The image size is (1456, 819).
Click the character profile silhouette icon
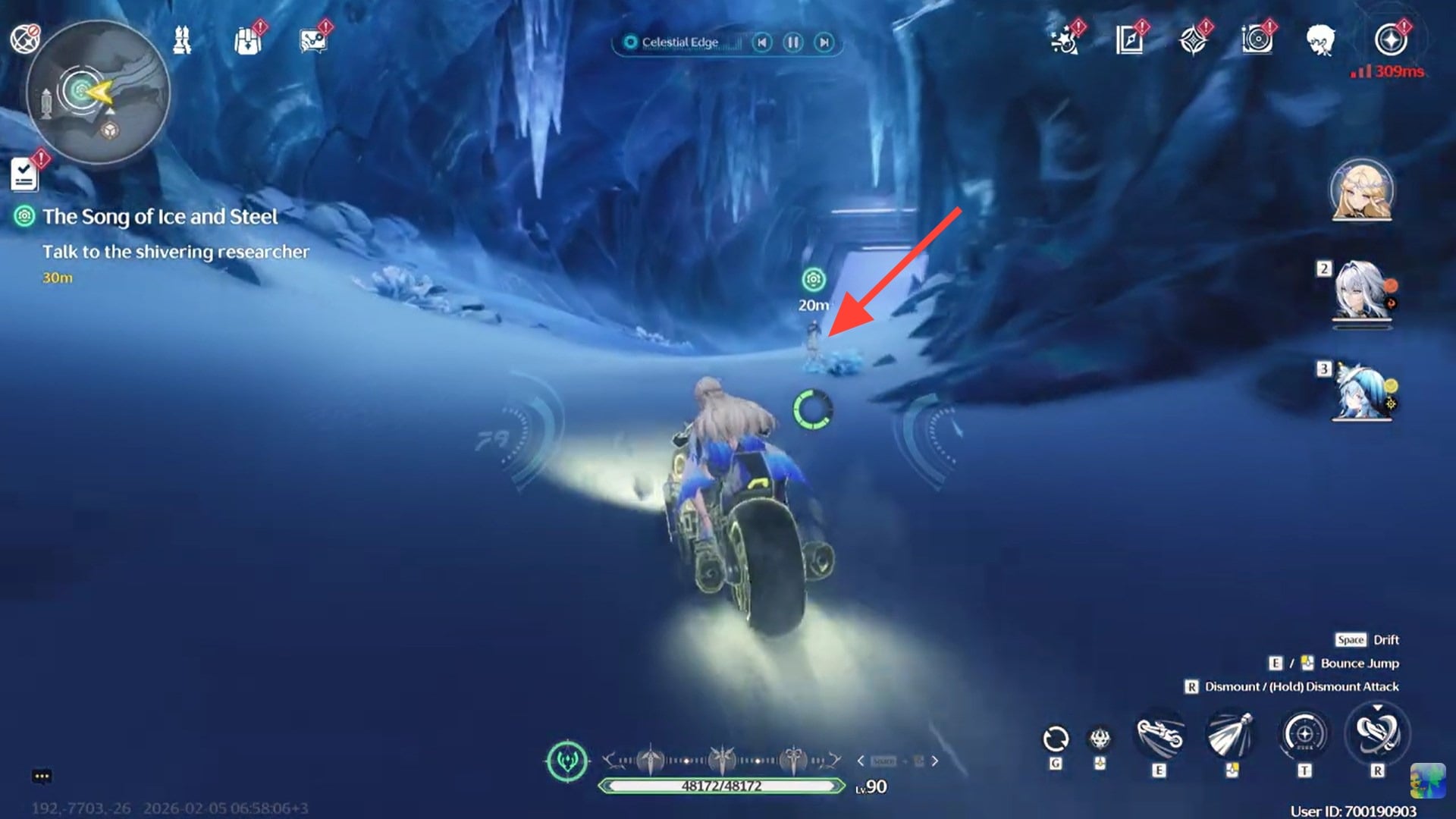point(1323,42)
